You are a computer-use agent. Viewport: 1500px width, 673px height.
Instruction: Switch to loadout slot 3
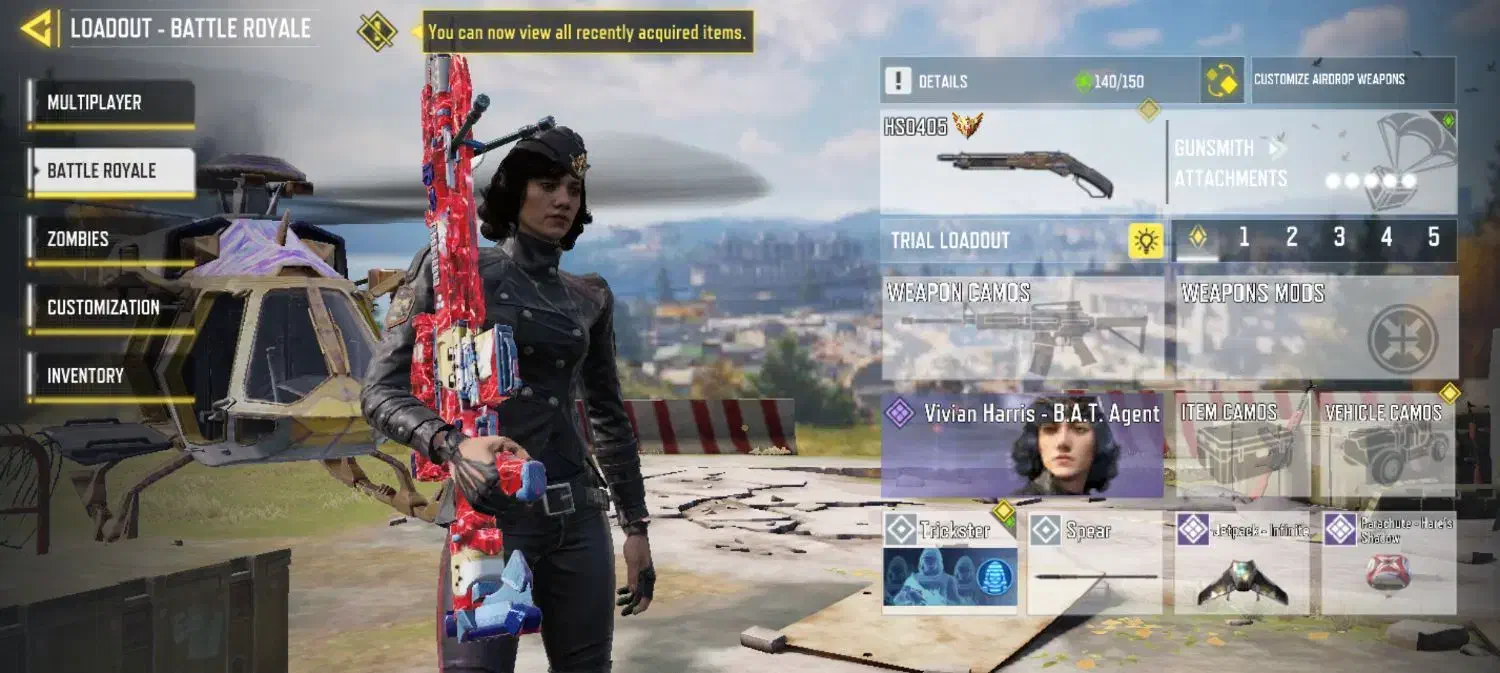point(1339,238)
